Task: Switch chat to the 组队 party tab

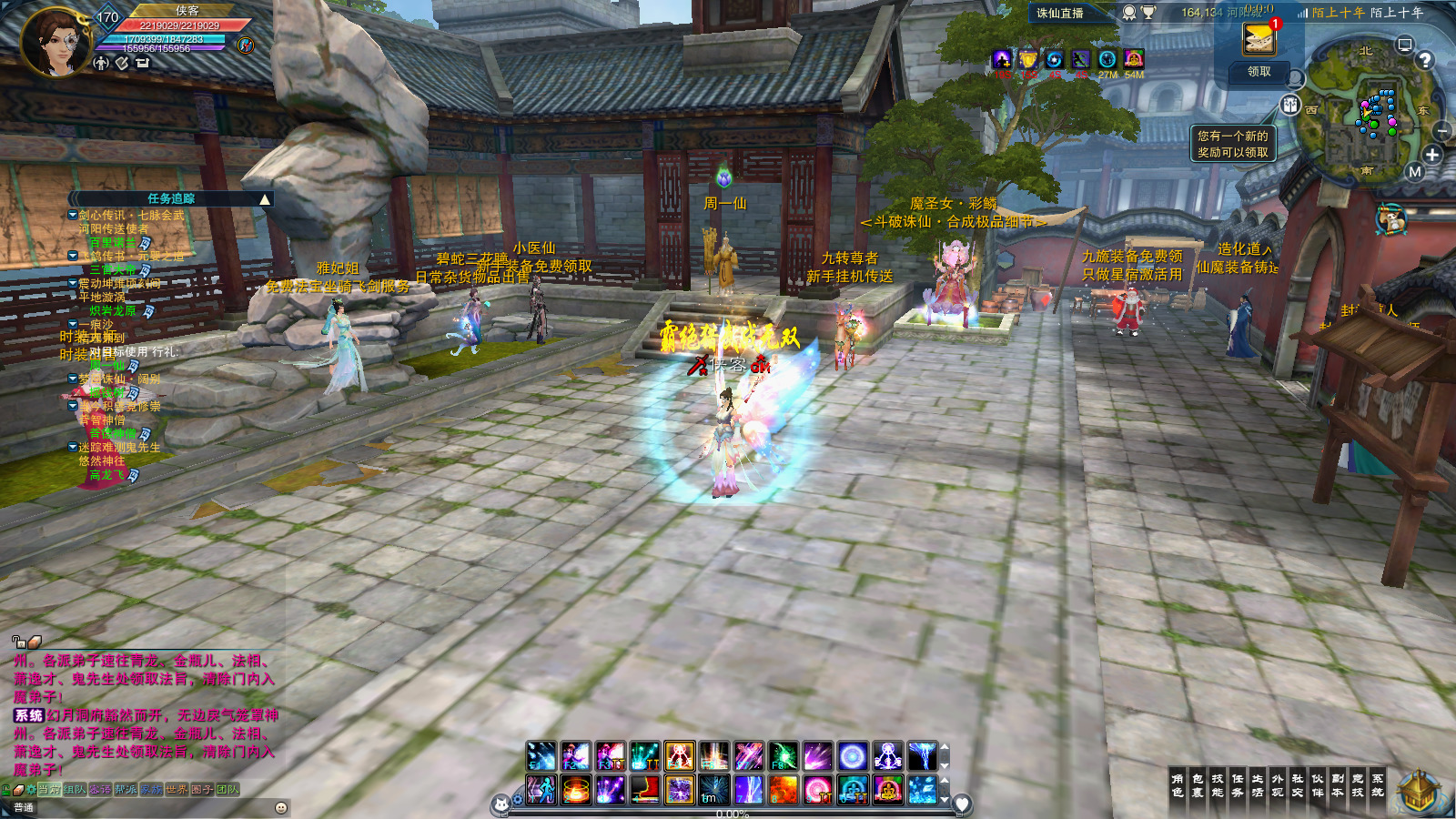Action: click(x=75, y=789)
